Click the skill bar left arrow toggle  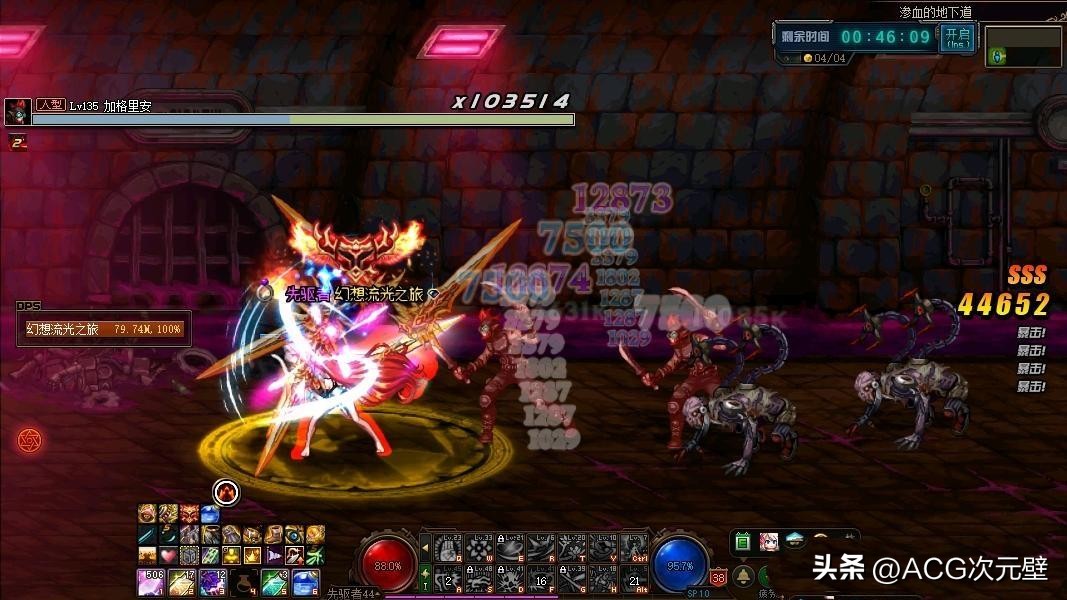[425, 546]
